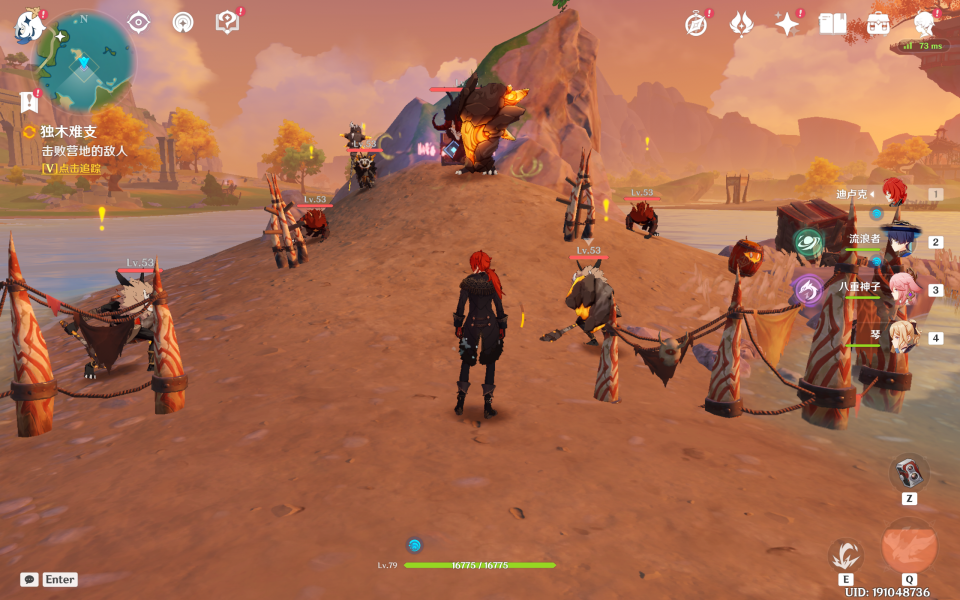Open the Wish four-pointed star icon
960x600 pixels.
(x=787, y=23)
